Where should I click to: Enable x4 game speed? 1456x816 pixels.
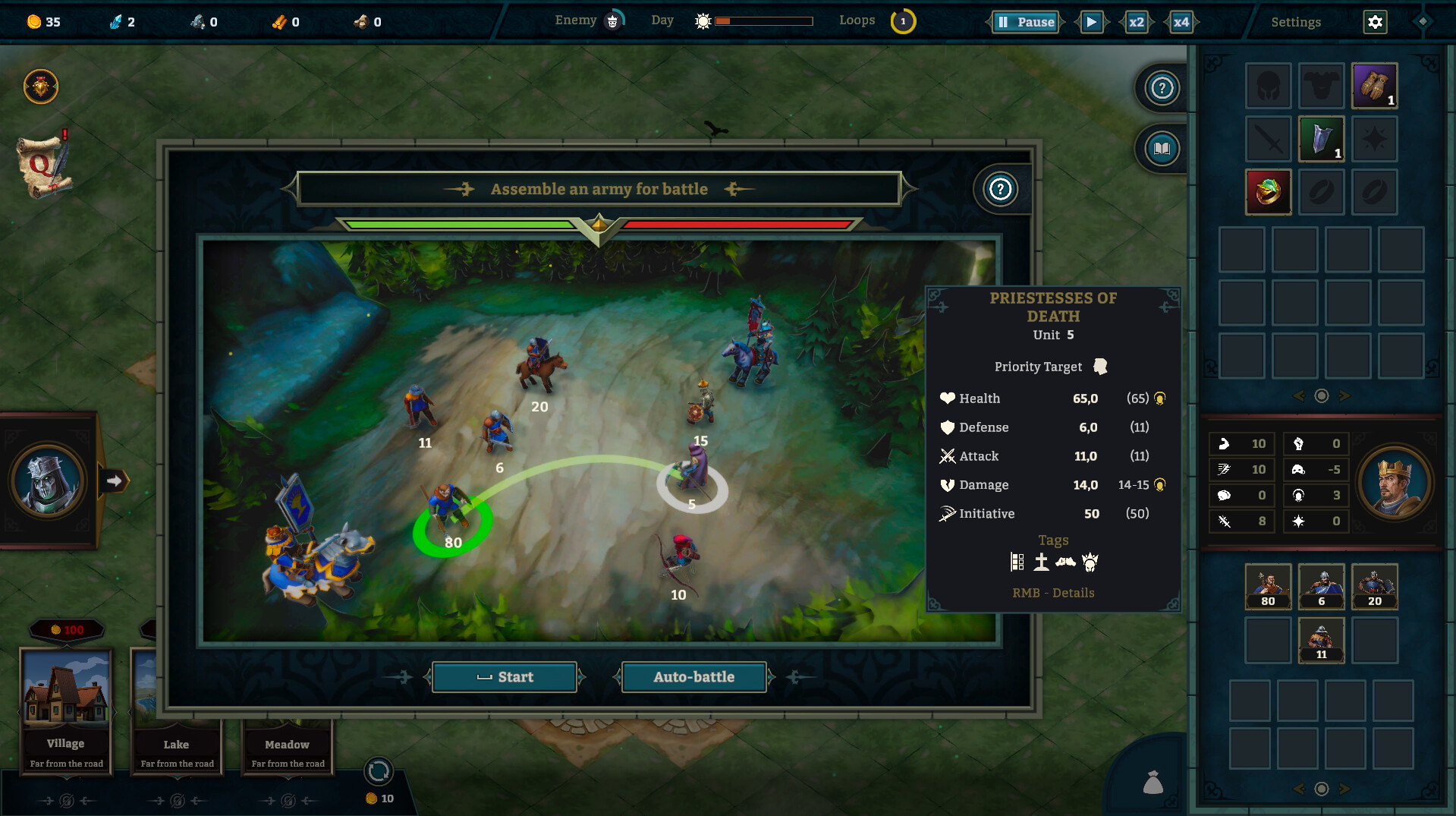pos(1181,22)
